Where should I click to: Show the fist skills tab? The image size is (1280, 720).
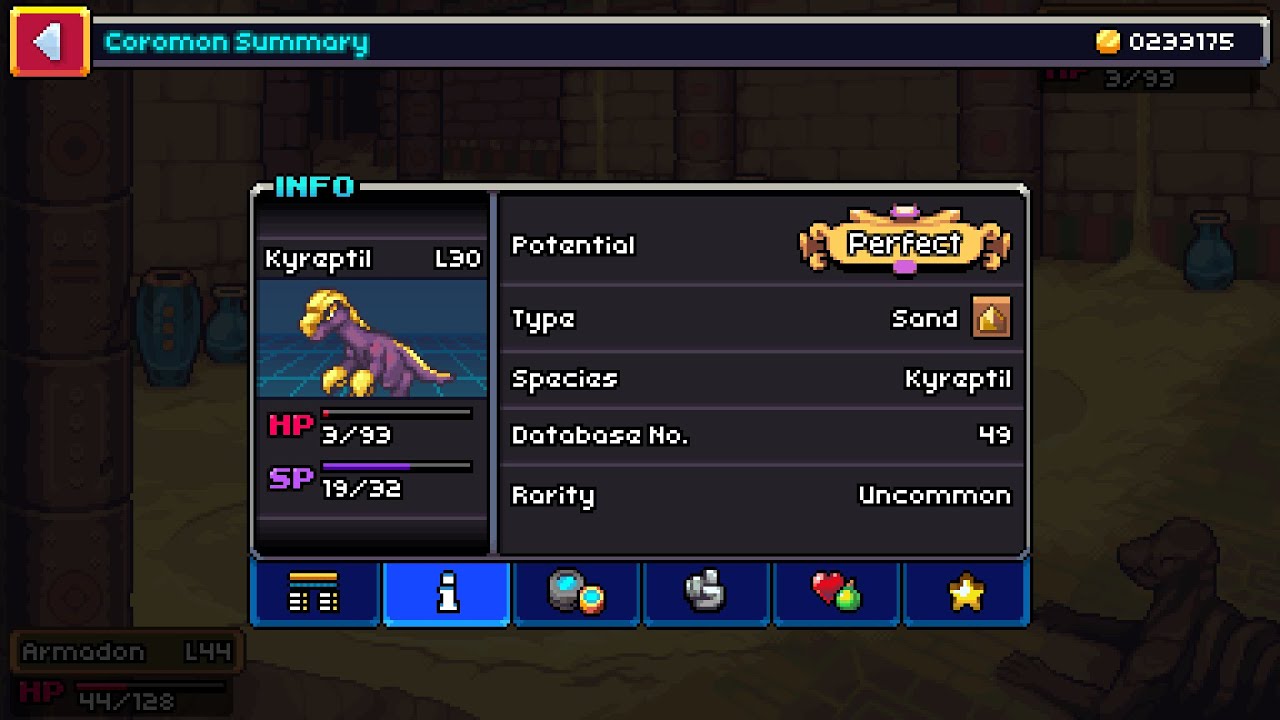(706, 592)
